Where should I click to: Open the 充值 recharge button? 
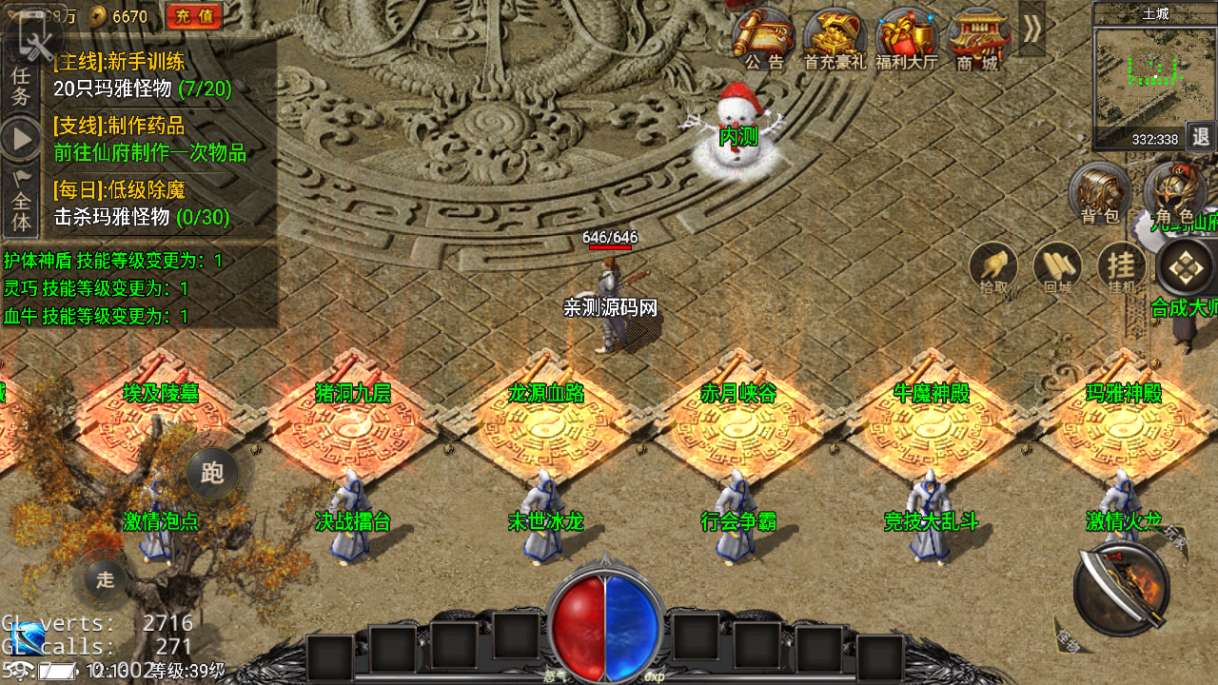(x=195, y=15)
